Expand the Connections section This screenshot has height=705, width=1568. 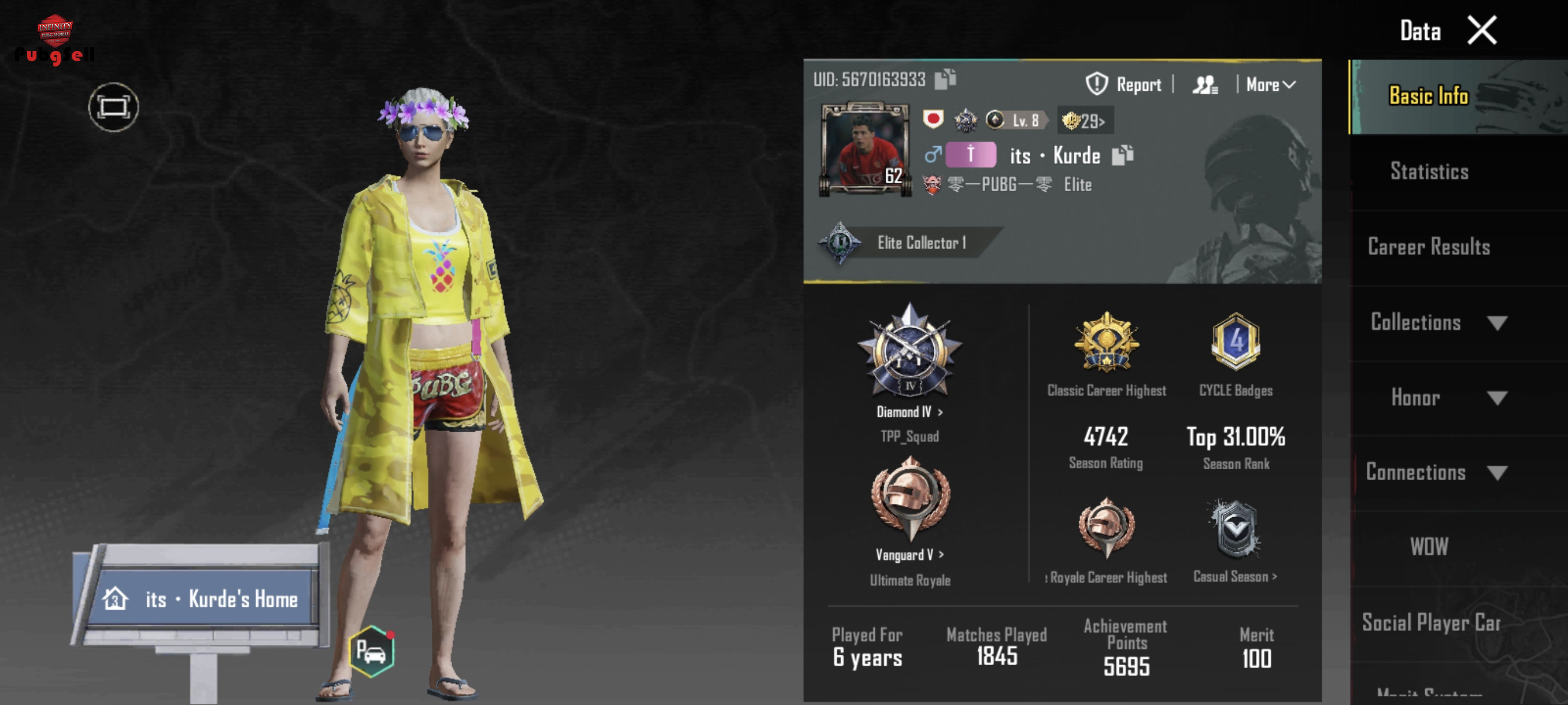point(1436,473)
